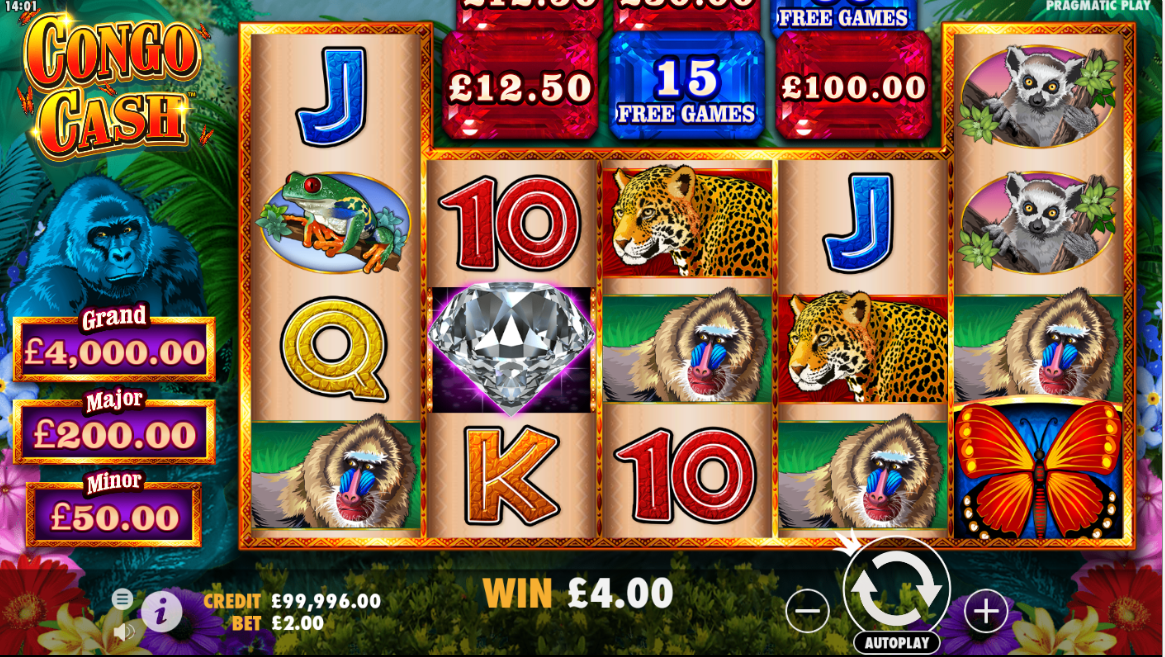
Task: Toggle the sound speaker icon
Action: pyautogui.click(x=124, y=632)
